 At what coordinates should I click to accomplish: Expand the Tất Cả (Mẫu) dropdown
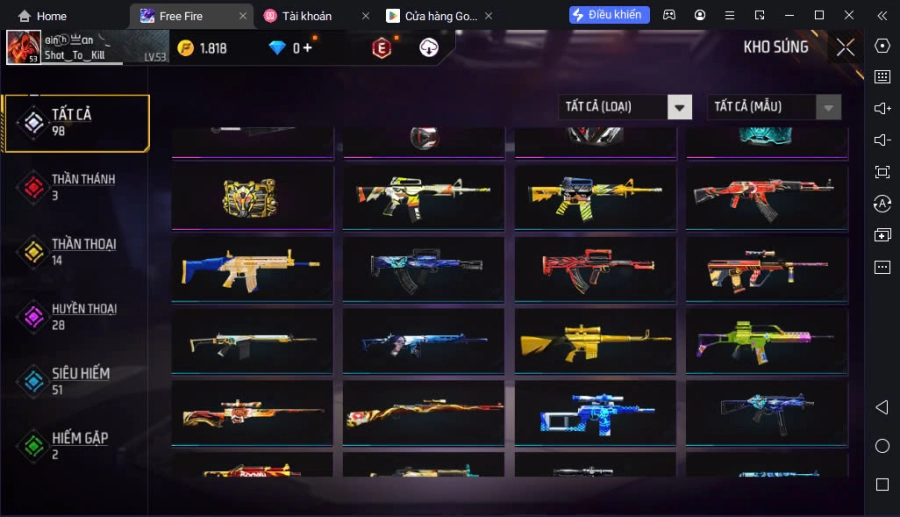pyautogui.click(x=774, y=107)
